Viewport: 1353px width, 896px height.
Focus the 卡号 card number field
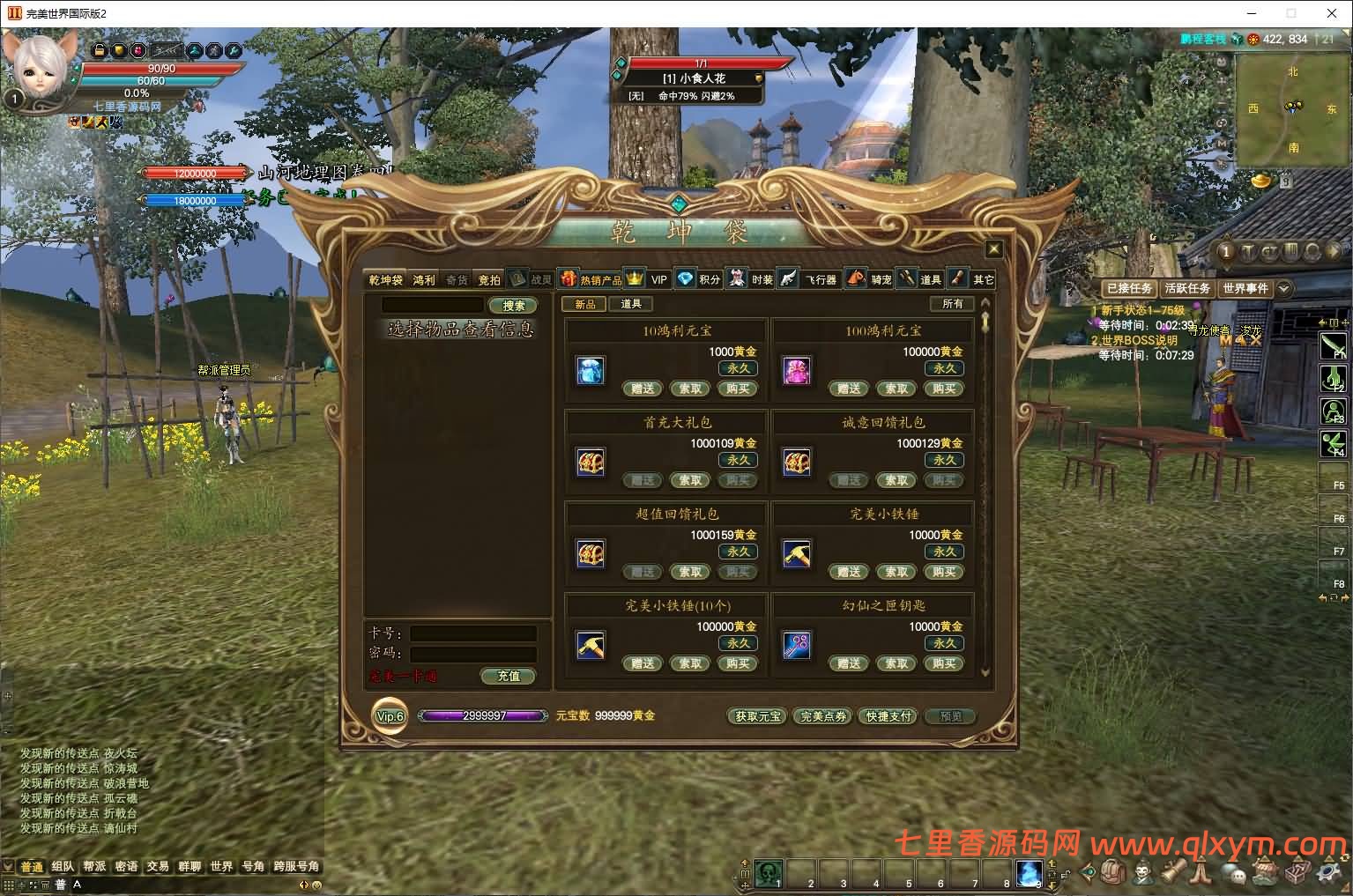tap(473, 633)
